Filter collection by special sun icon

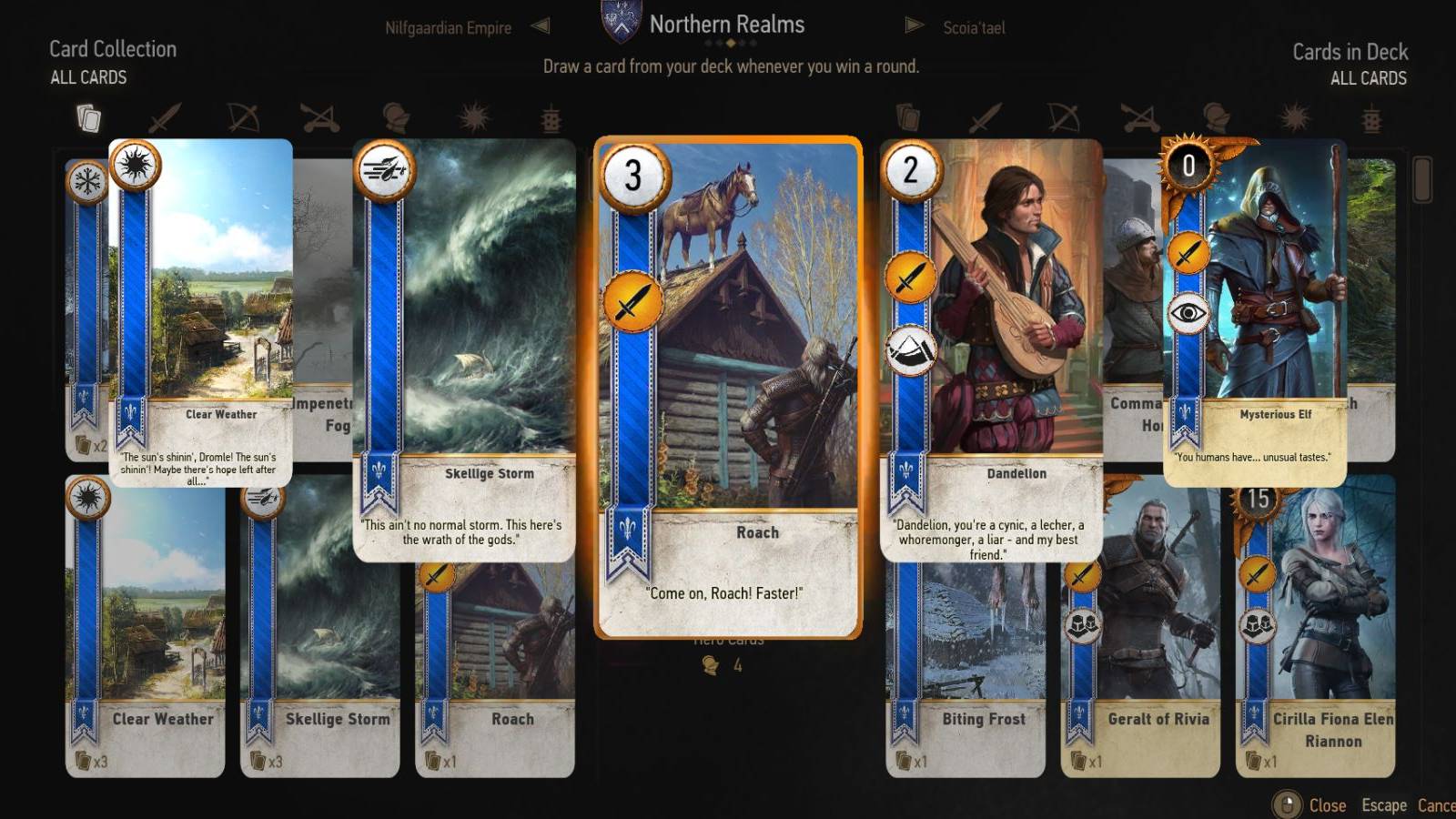(x=472, y=118)
